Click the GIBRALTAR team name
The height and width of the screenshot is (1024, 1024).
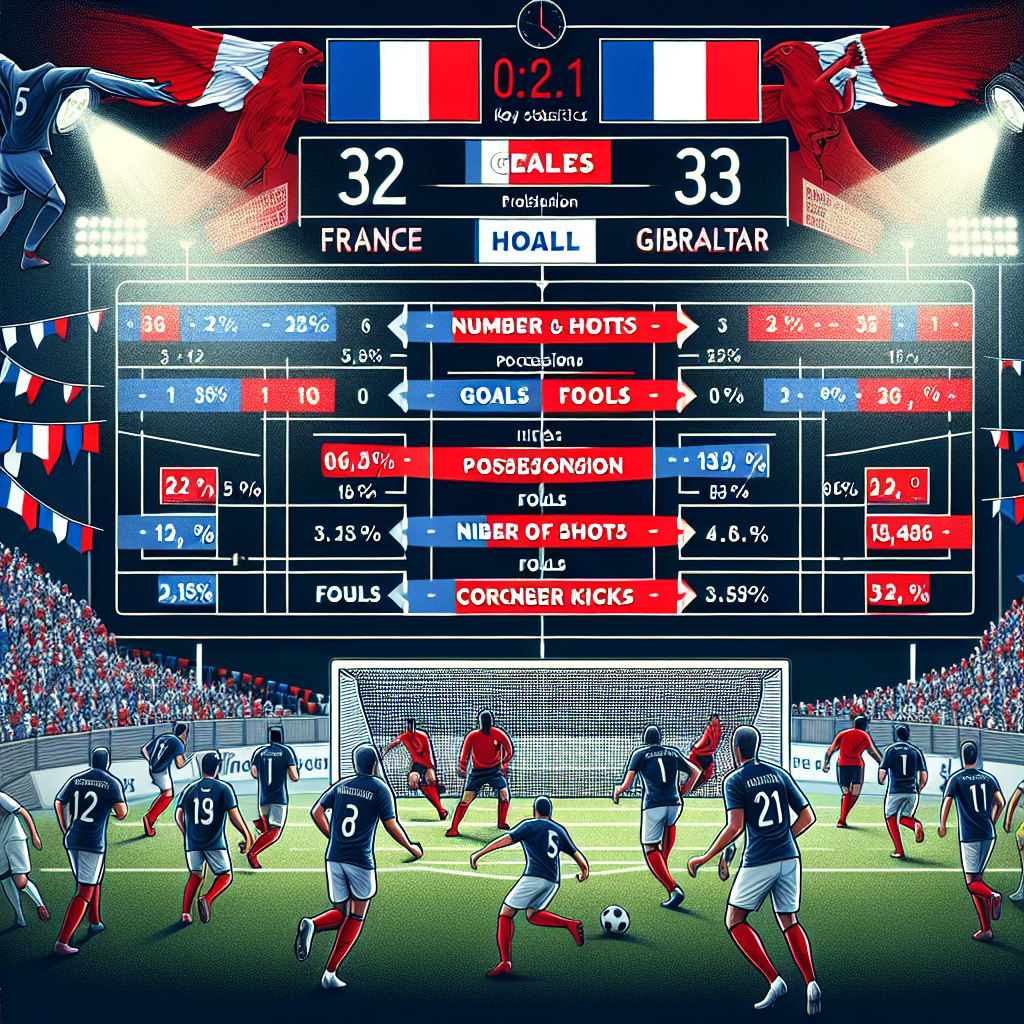click(x=700, y=241)
